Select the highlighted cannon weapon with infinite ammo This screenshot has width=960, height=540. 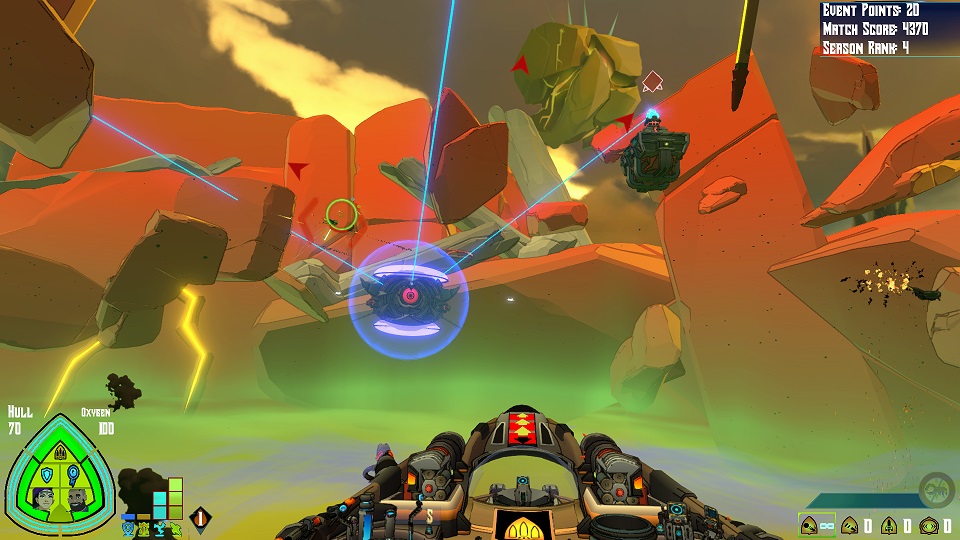click(810, 524)
